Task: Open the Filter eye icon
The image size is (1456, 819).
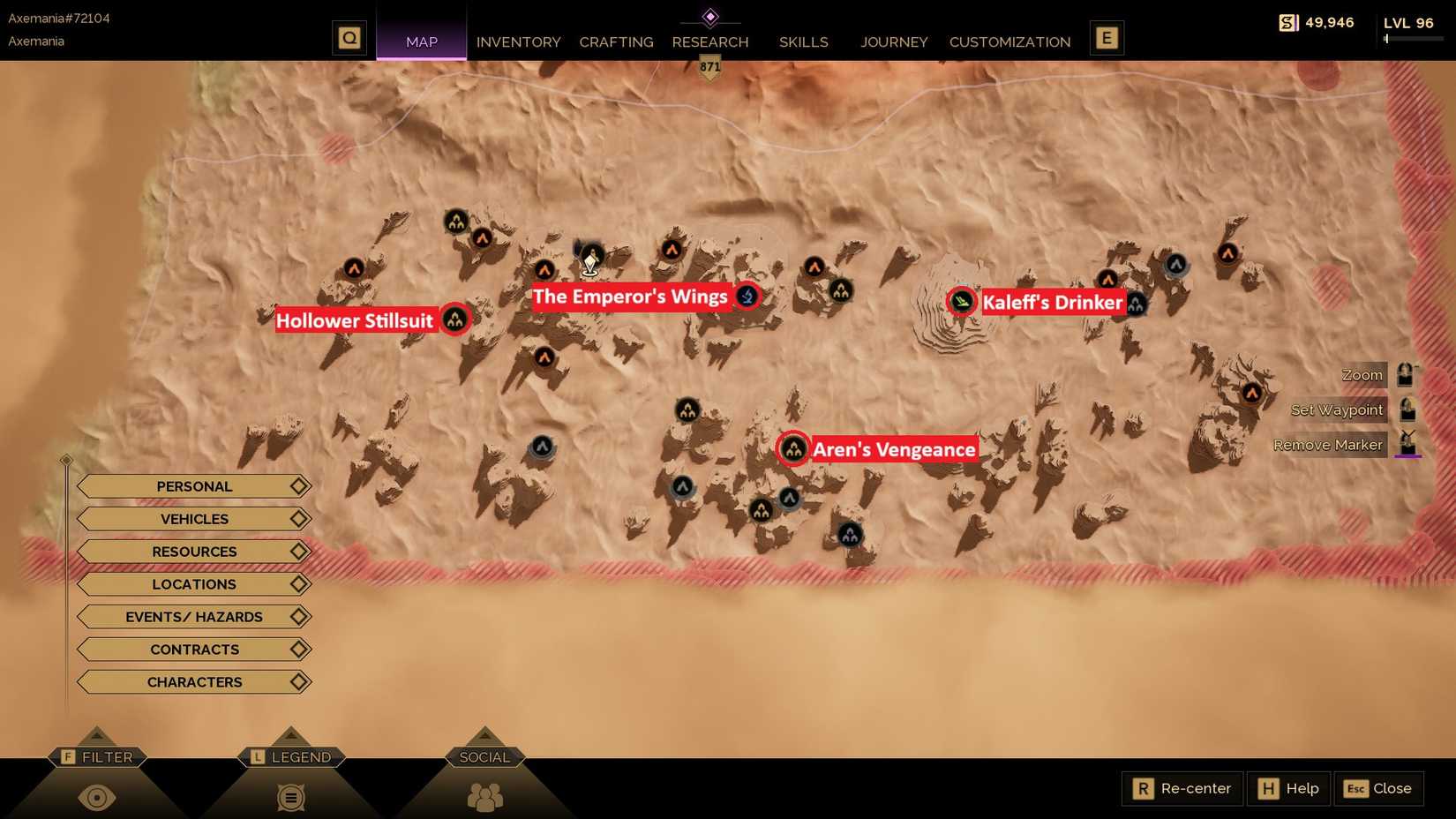Action: pos(97,797)
